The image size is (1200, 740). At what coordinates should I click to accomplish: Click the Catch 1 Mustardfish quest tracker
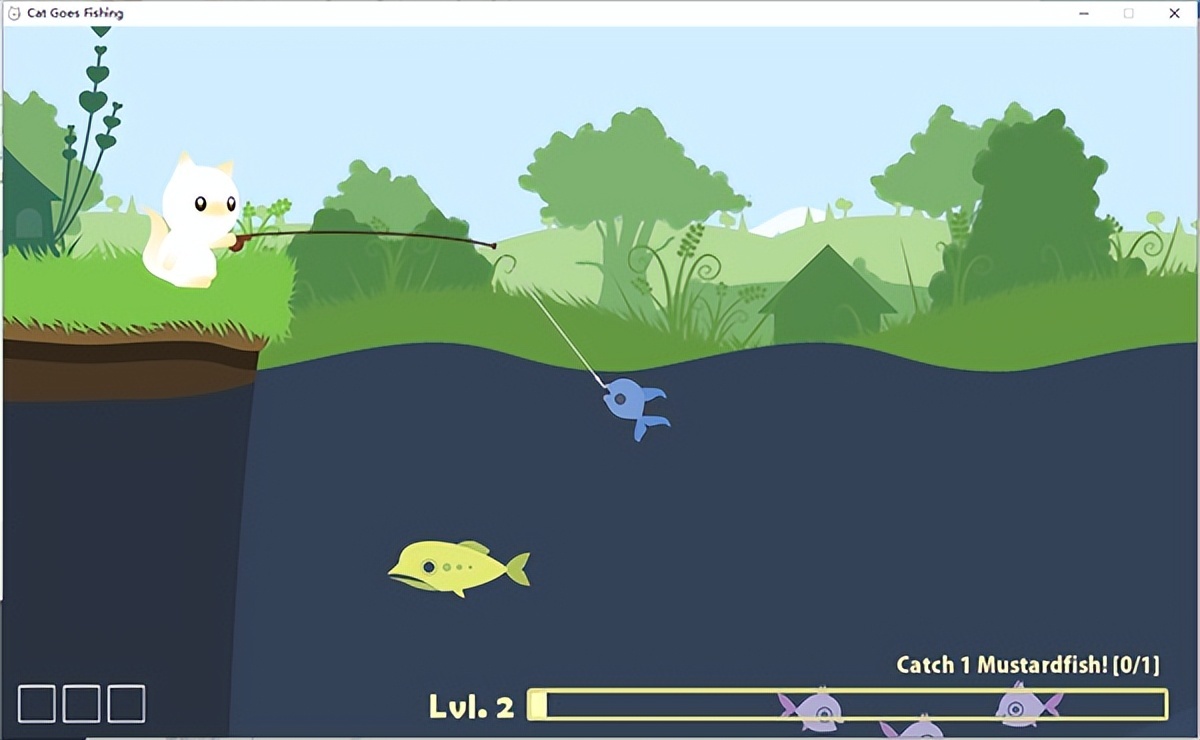click(1027, 665)
